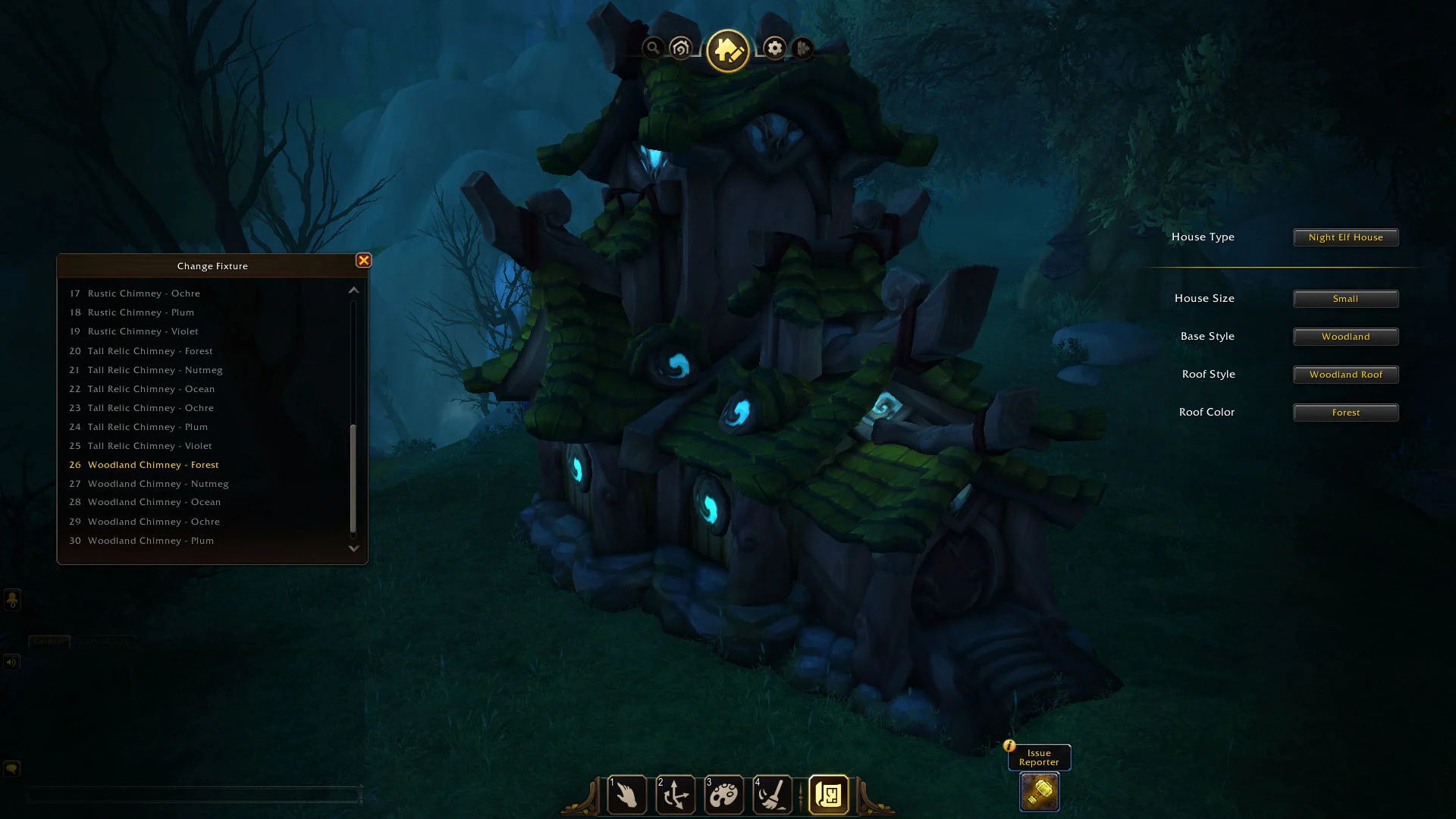The width and height of the screenshot is (1456, 819).
Task: Choose Tall Relic Chimney - Ocean
Action: 151,389
